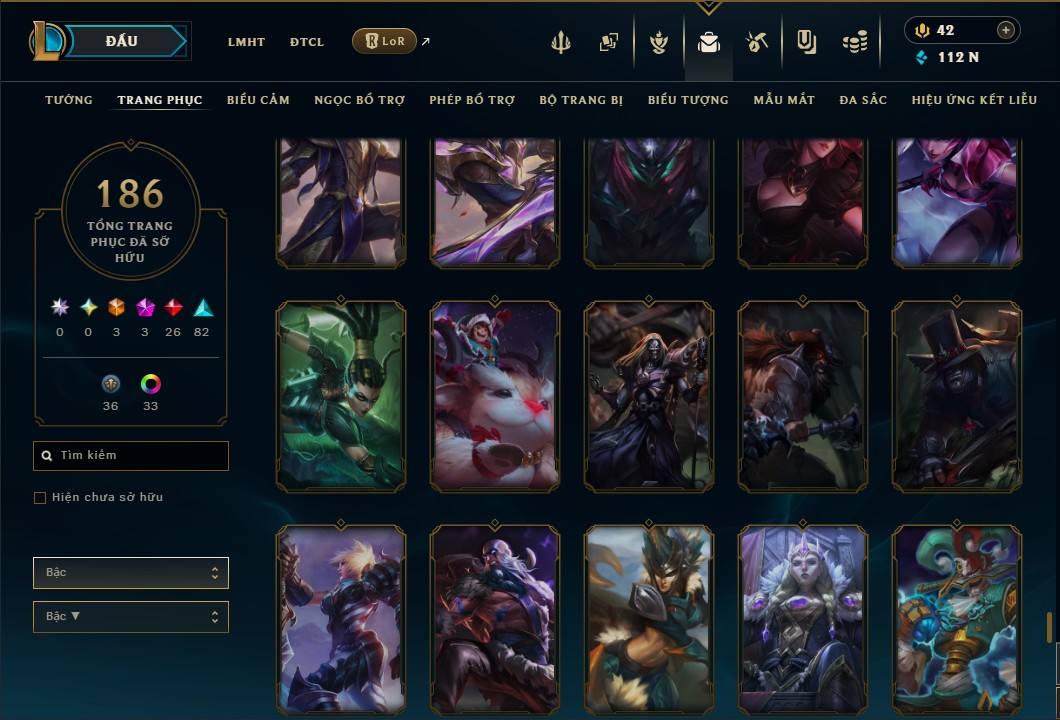
Task: Choose the green-clad huntress skin card
Action: [x=341, y=397]
